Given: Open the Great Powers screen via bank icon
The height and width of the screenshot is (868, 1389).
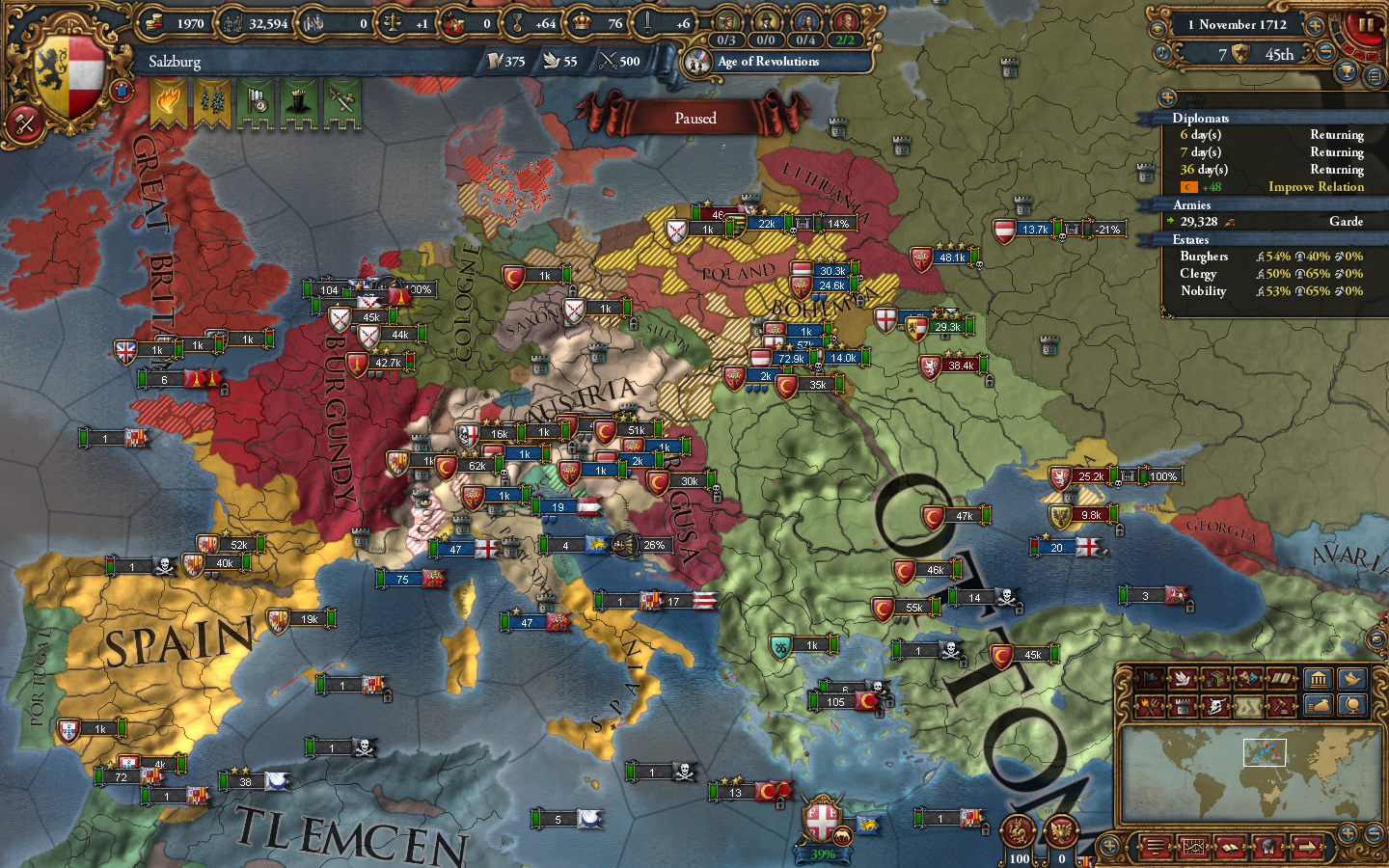Looking at the screenshot, I should pos(1319,680).
